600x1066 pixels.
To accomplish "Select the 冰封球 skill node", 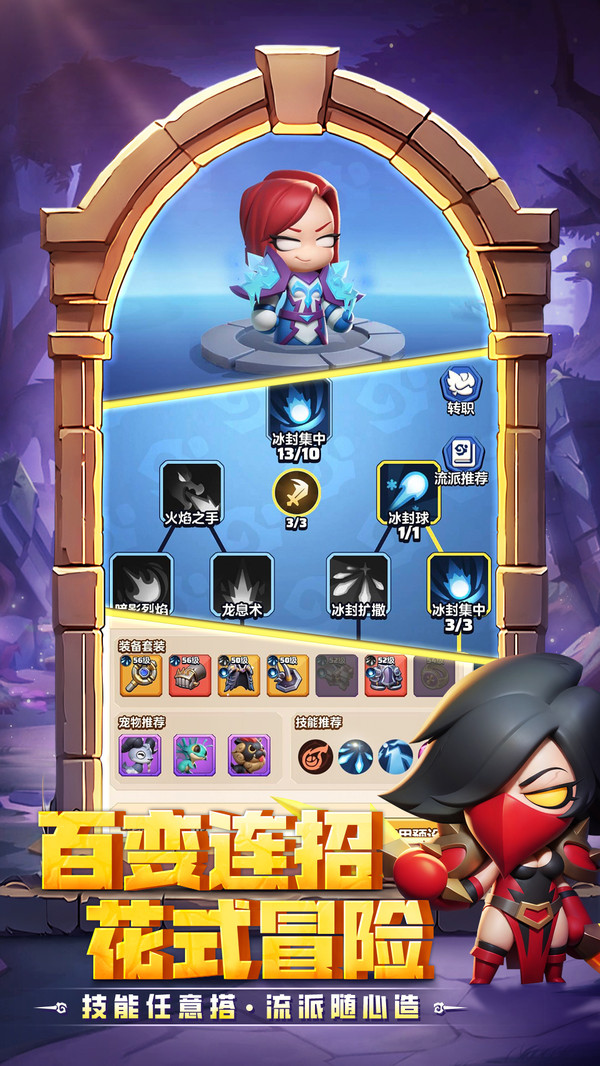I will 408,488.
